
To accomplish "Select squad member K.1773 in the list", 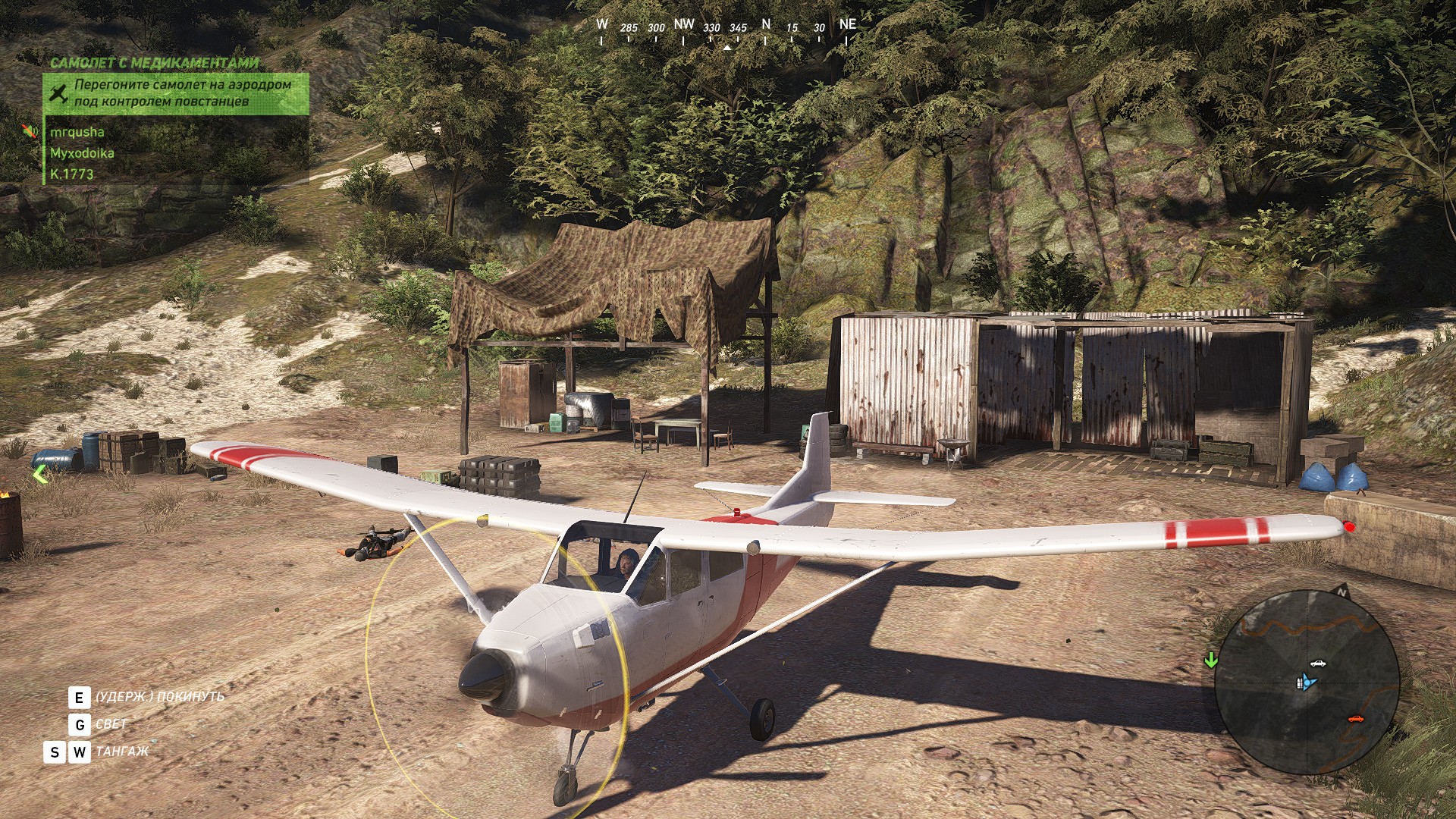I will [x=72, y=174].
